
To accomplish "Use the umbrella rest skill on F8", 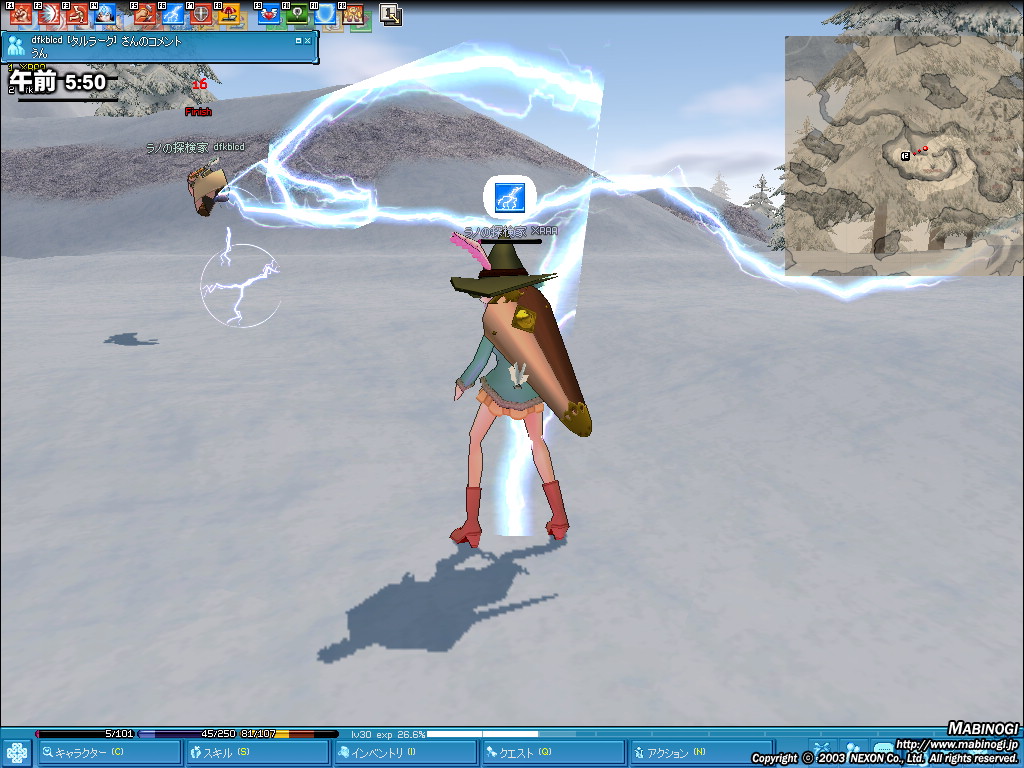I will [229, 14].
